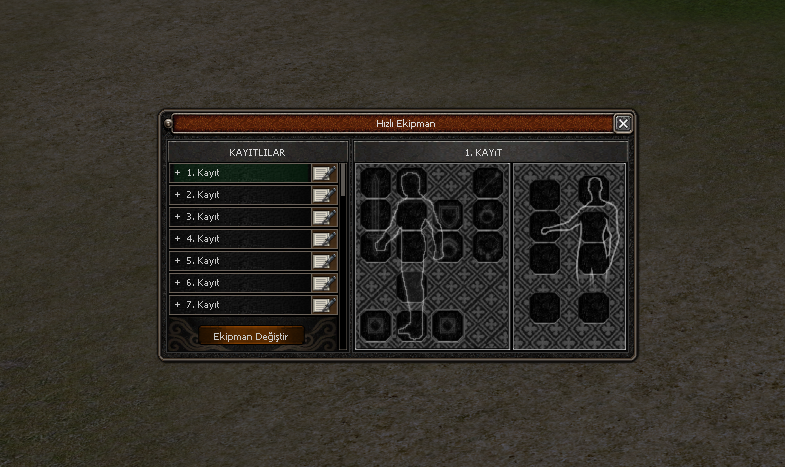The width and height of the screenshot is (785, 467).
Task: Open the edit icon for 2. Kayıt
Action: (x=324, y=195)
